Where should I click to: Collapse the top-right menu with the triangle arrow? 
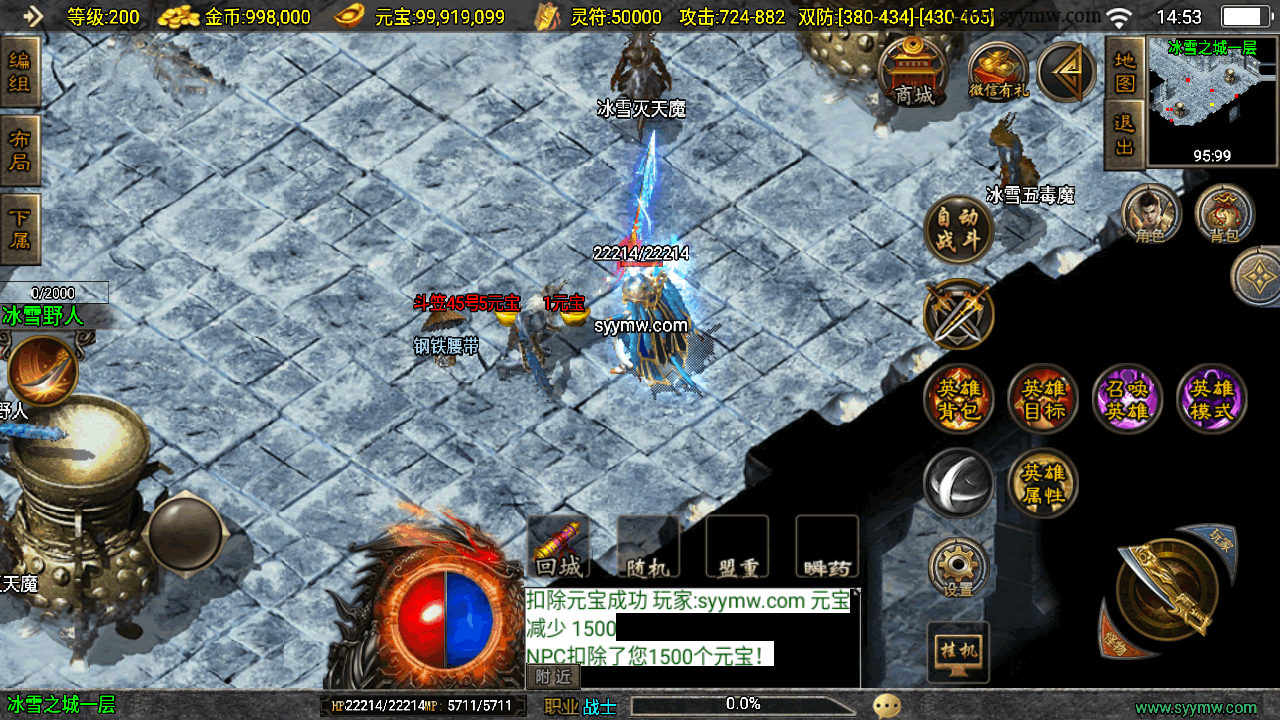pos(1066,72)
